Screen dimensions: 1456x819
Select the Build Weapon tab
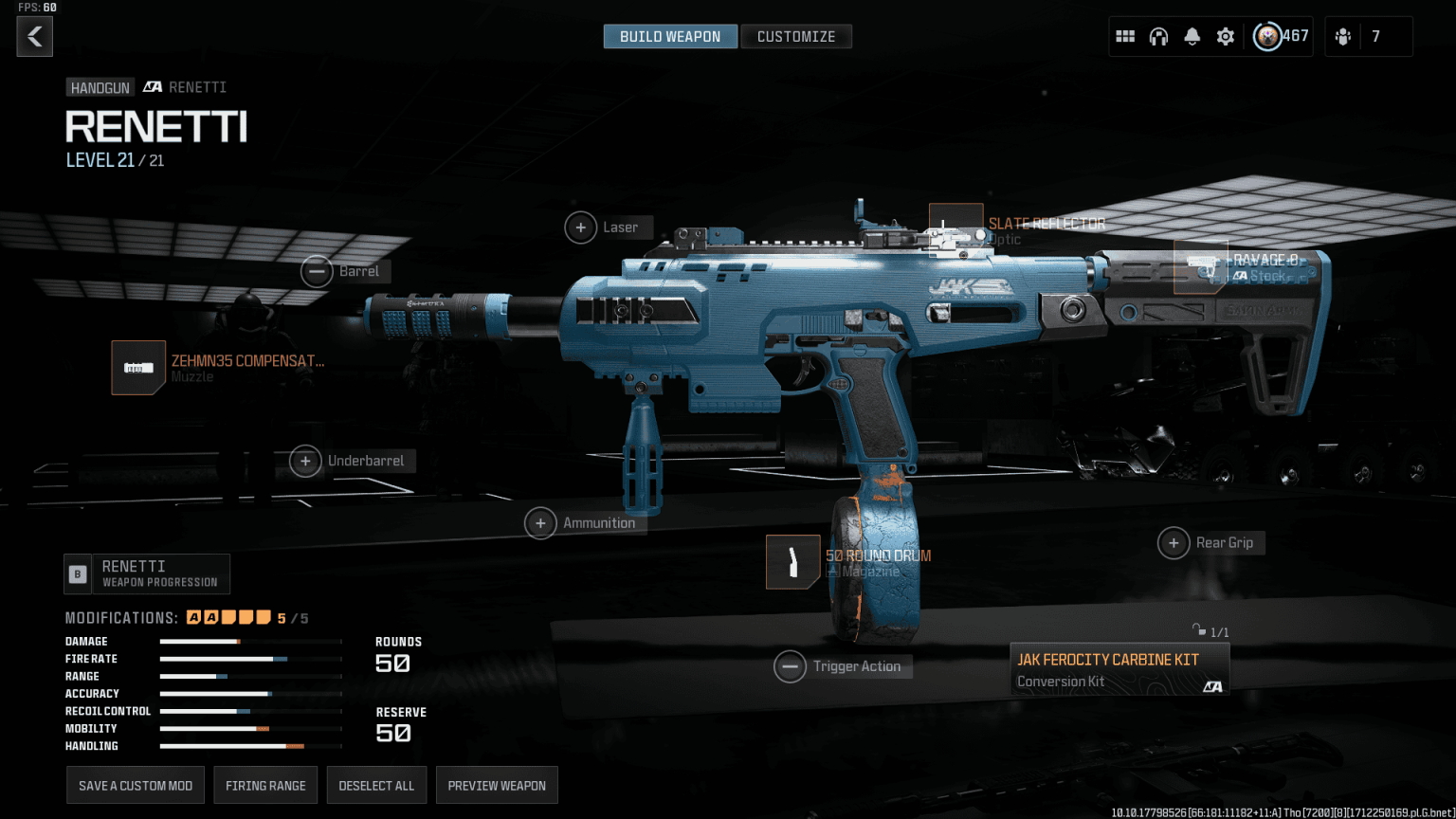[x=670, y=36]
